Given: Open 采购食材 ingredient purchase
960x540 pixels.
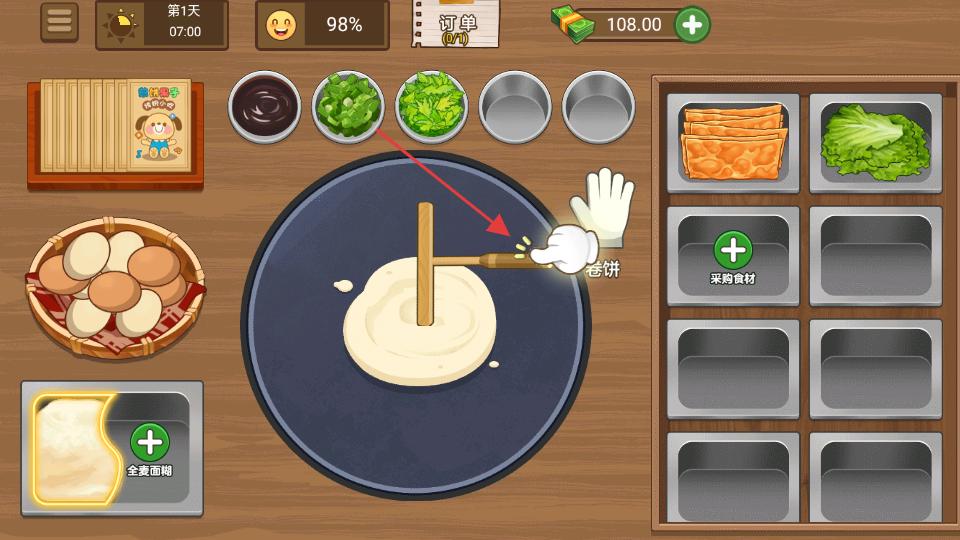Looking at the screenshot, I should point(733,255).
